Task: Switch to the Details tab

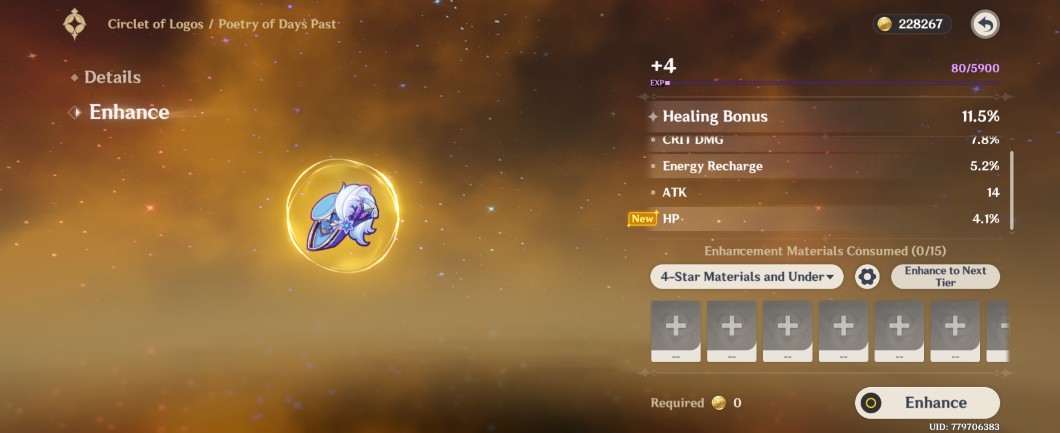Action: 111,77
